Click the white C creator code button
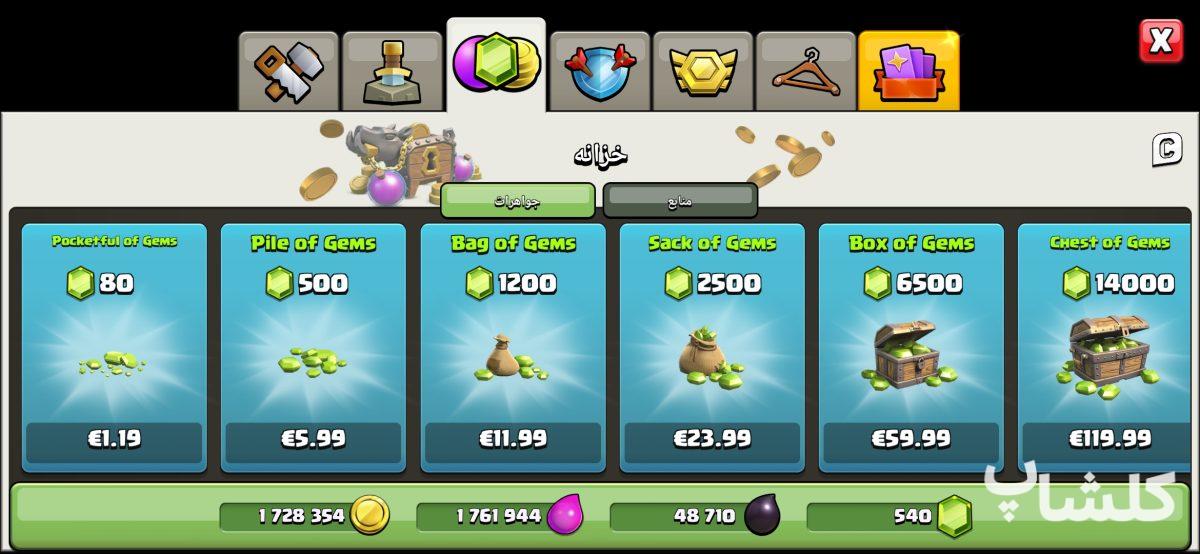This screenshot has width=1200, height=554. pyautogui.click(x=1166, y=150)
